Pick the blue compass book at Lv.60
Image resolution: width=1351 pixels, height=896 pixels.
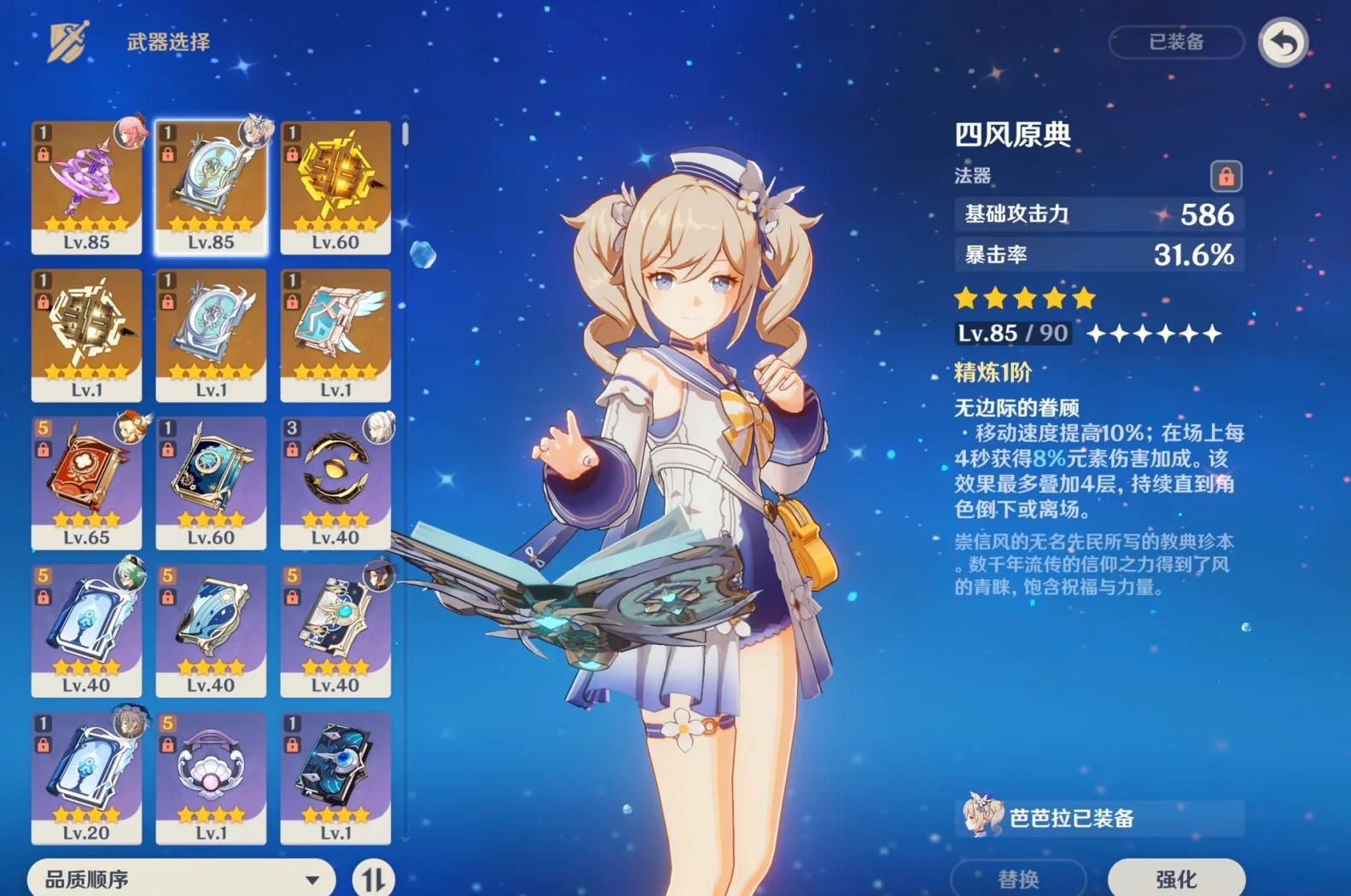coord(211,482)
